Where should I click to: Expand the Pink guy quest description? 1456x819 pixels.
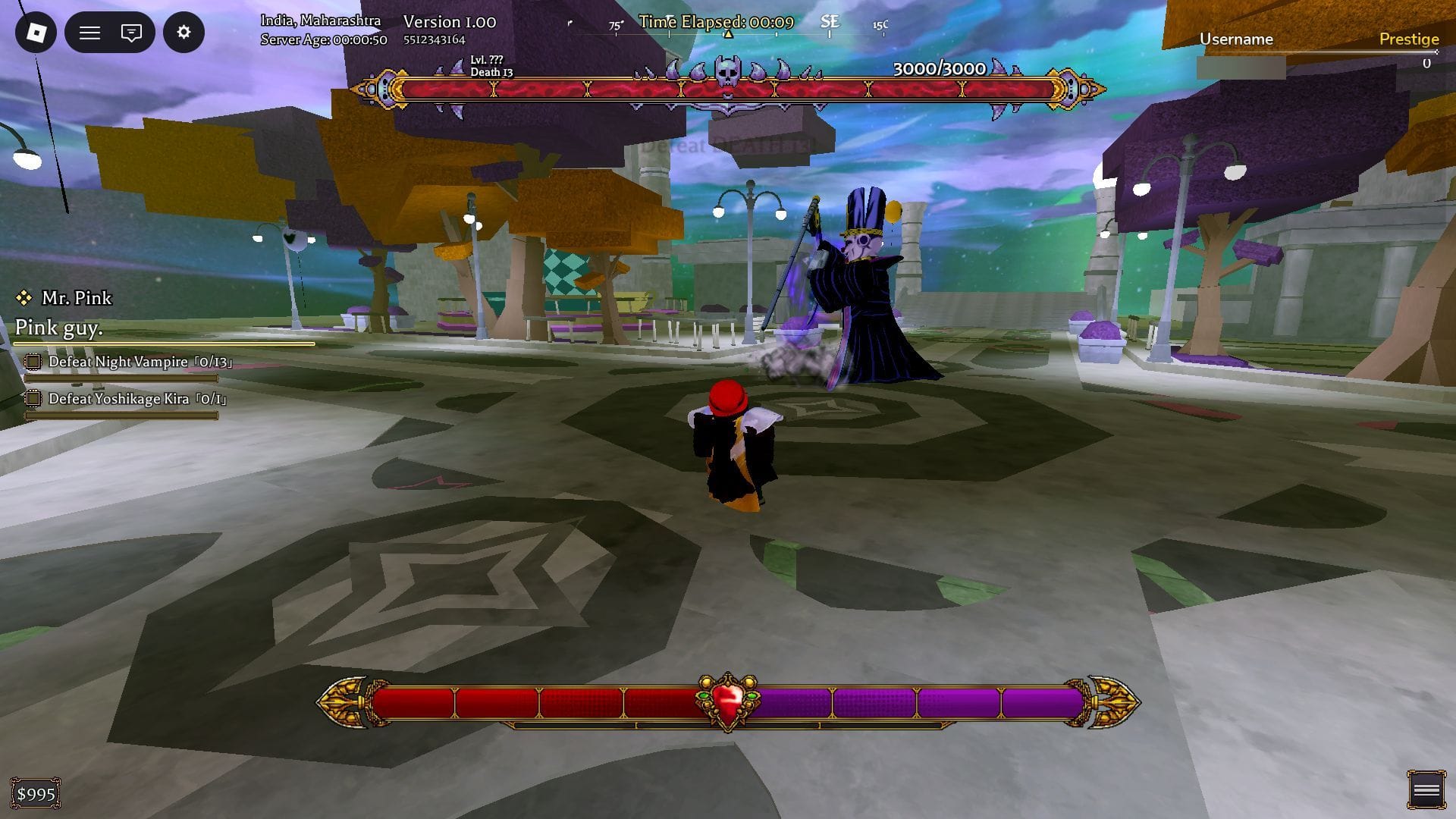58,328
